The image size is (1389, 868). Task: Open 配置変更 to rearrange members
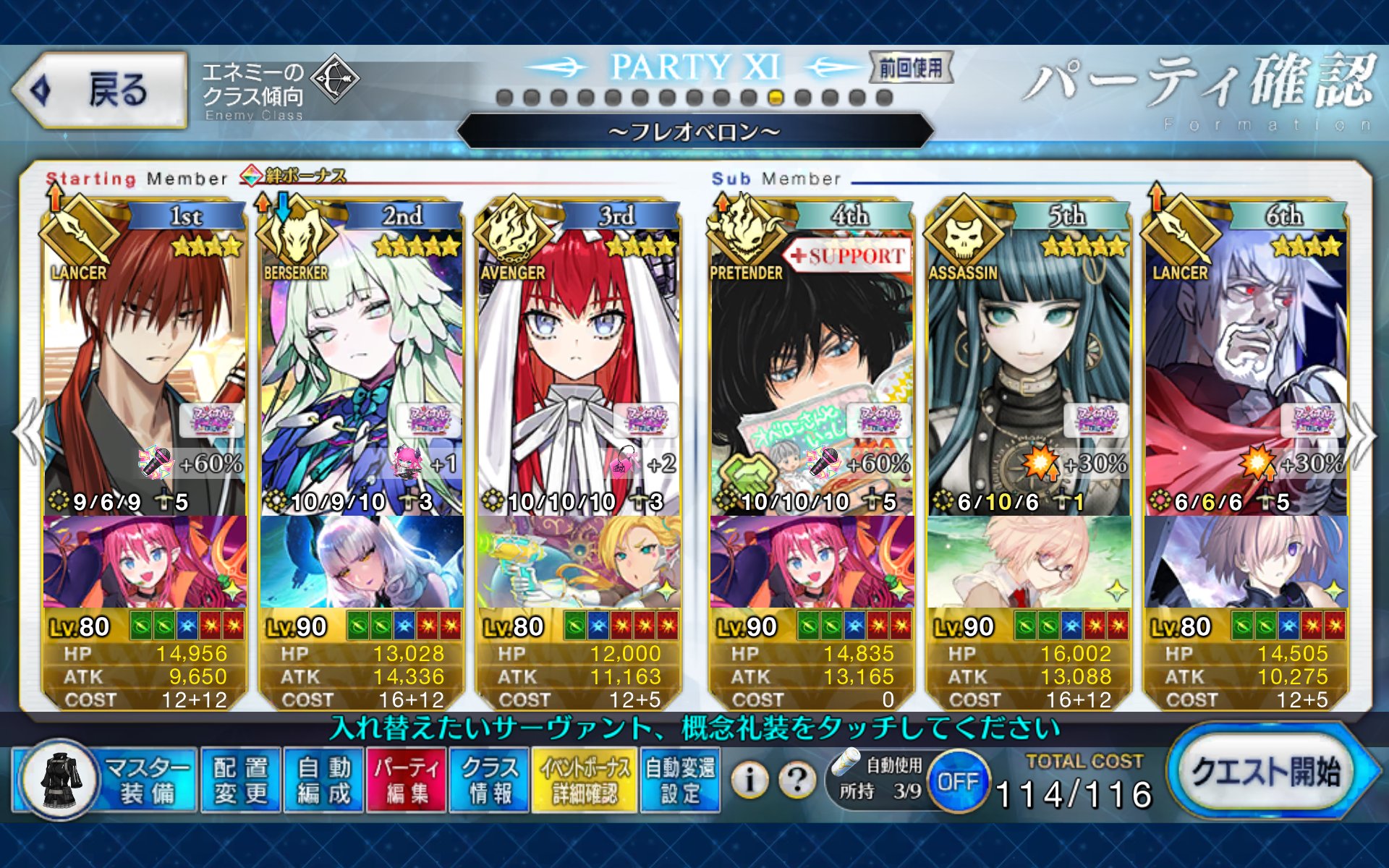click(240, 781)
